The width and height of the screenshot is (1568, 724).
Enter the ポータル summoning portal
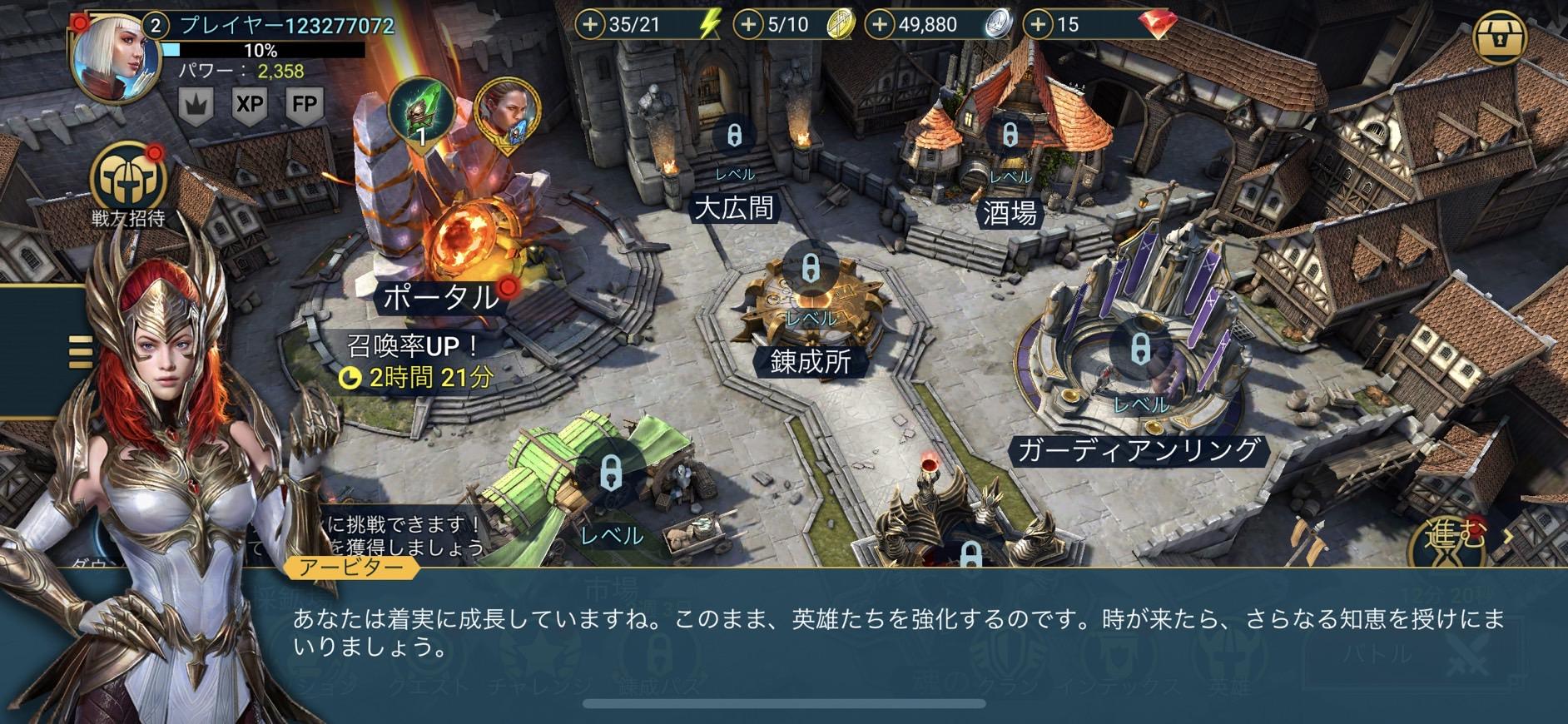click(x=441, y=296)
